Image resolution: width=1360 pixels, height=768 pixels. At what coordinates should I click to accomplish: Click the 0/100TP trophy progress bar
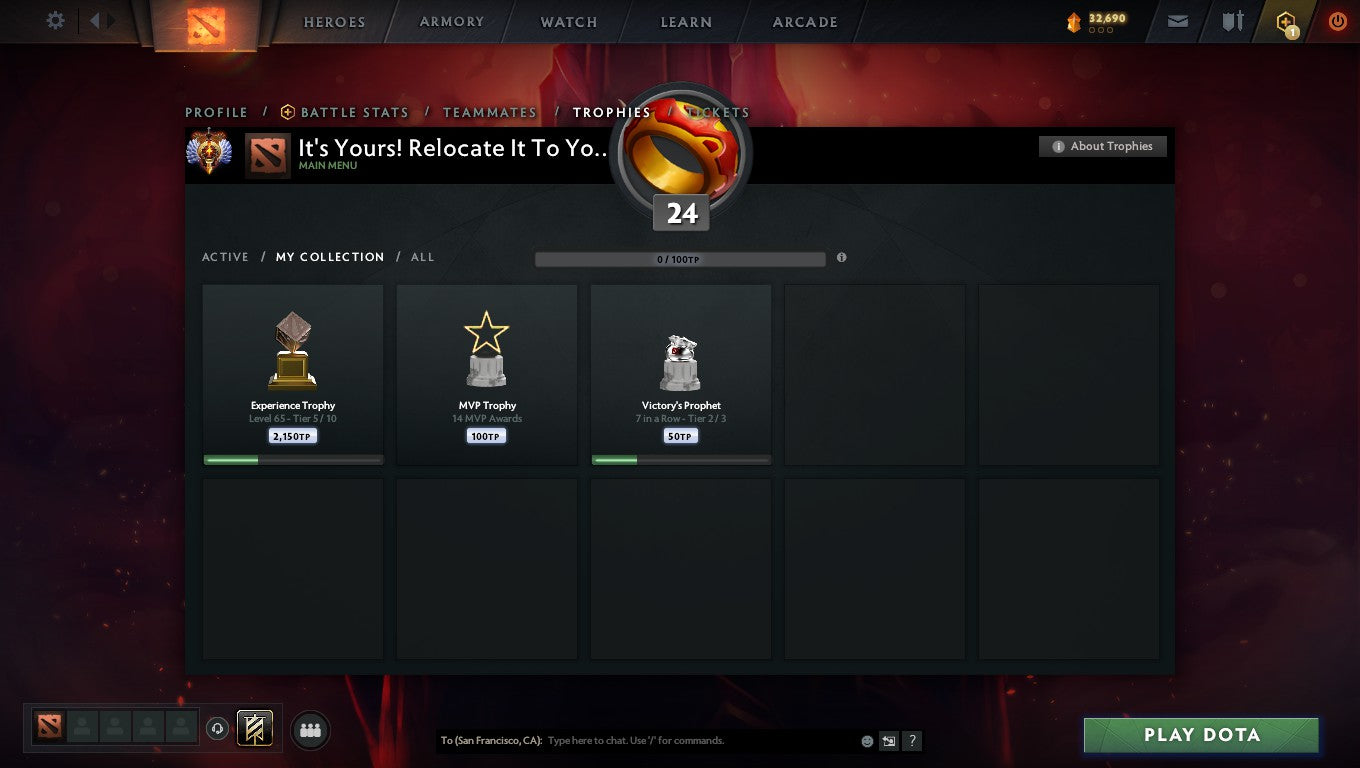[680, 258]
